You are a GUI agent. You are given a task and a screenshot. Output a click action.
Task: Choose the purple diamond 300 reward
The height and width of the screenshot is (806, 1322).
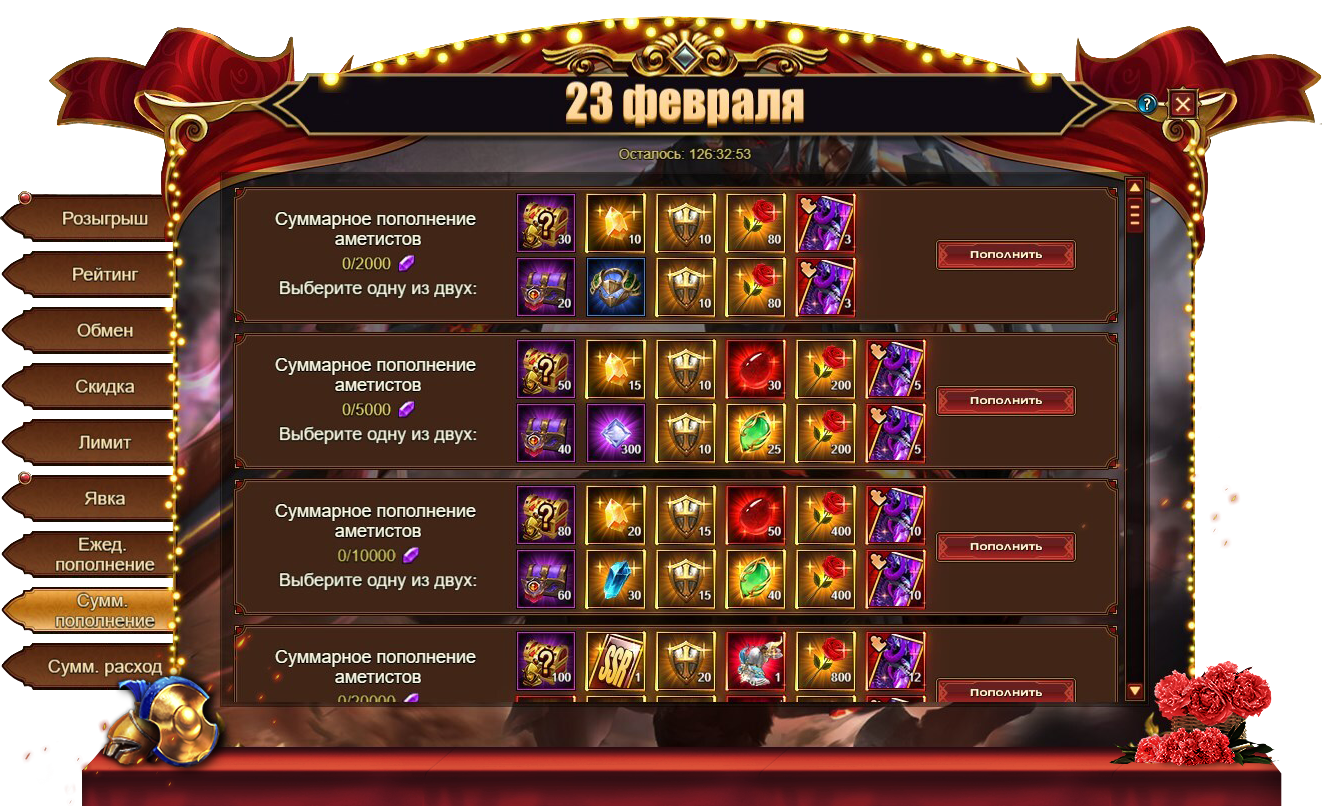pyautogui.click(x=615, y=432)
